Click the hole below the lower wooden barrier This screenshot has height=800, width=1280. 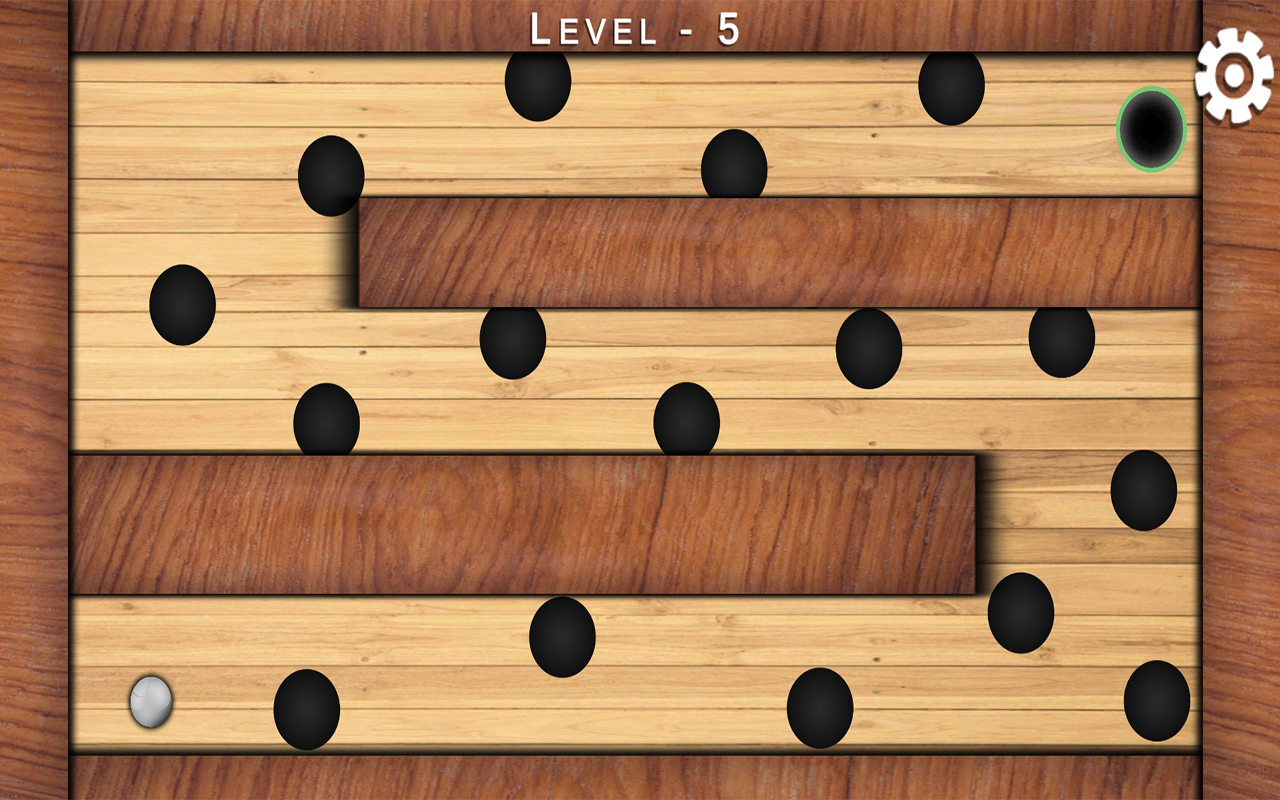(x=563, y=638)
